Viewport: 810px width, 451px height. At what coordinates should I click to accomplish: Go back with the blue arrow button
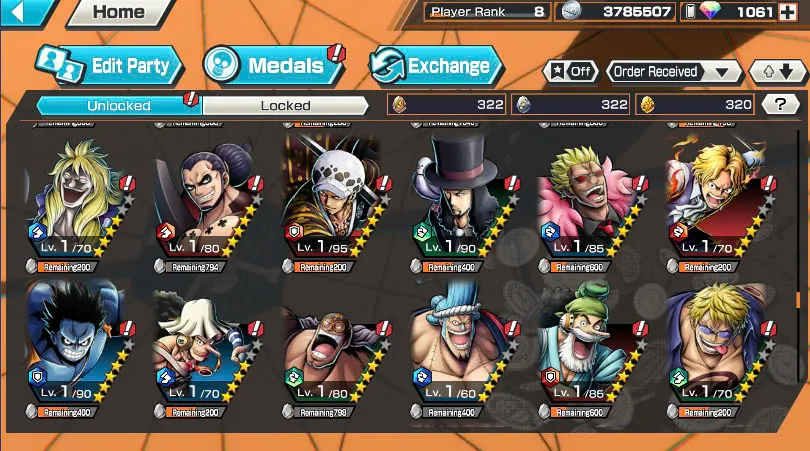(26, 12)
